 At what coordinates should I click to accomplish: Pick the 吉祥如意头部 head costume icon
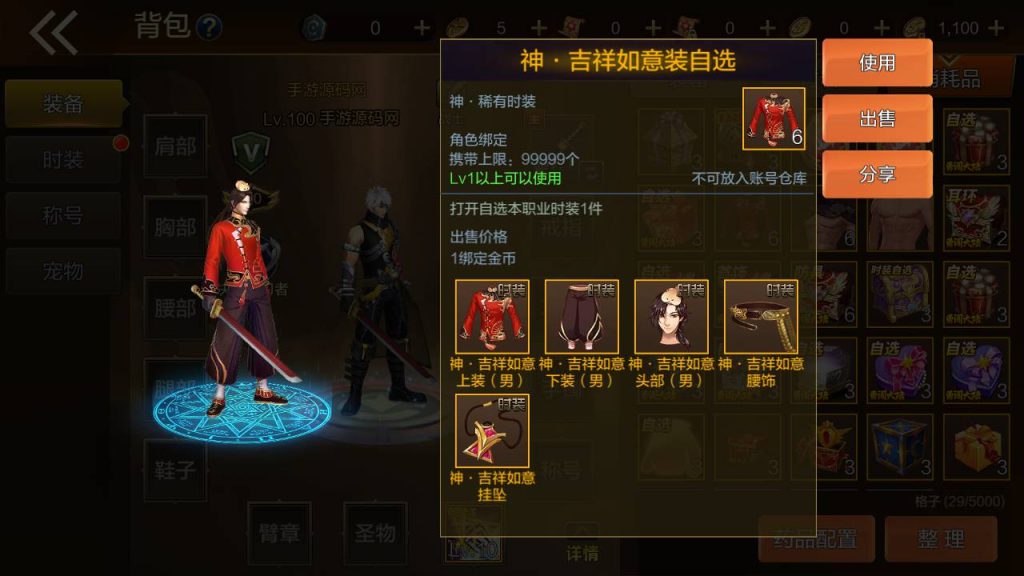671,317
